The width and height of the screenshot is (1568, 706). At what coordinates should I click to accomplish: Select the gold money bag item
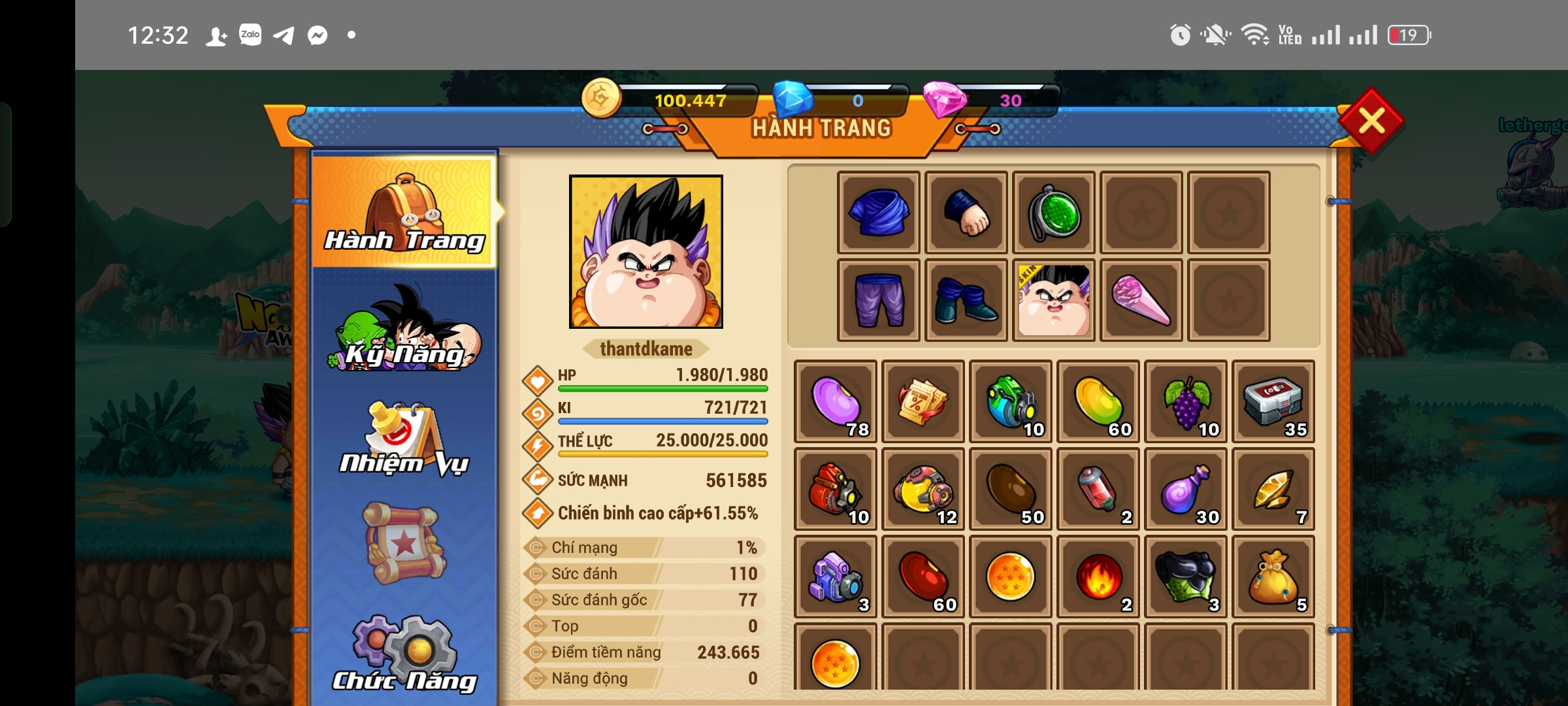pyautogui.click(x=1273, y=577)
